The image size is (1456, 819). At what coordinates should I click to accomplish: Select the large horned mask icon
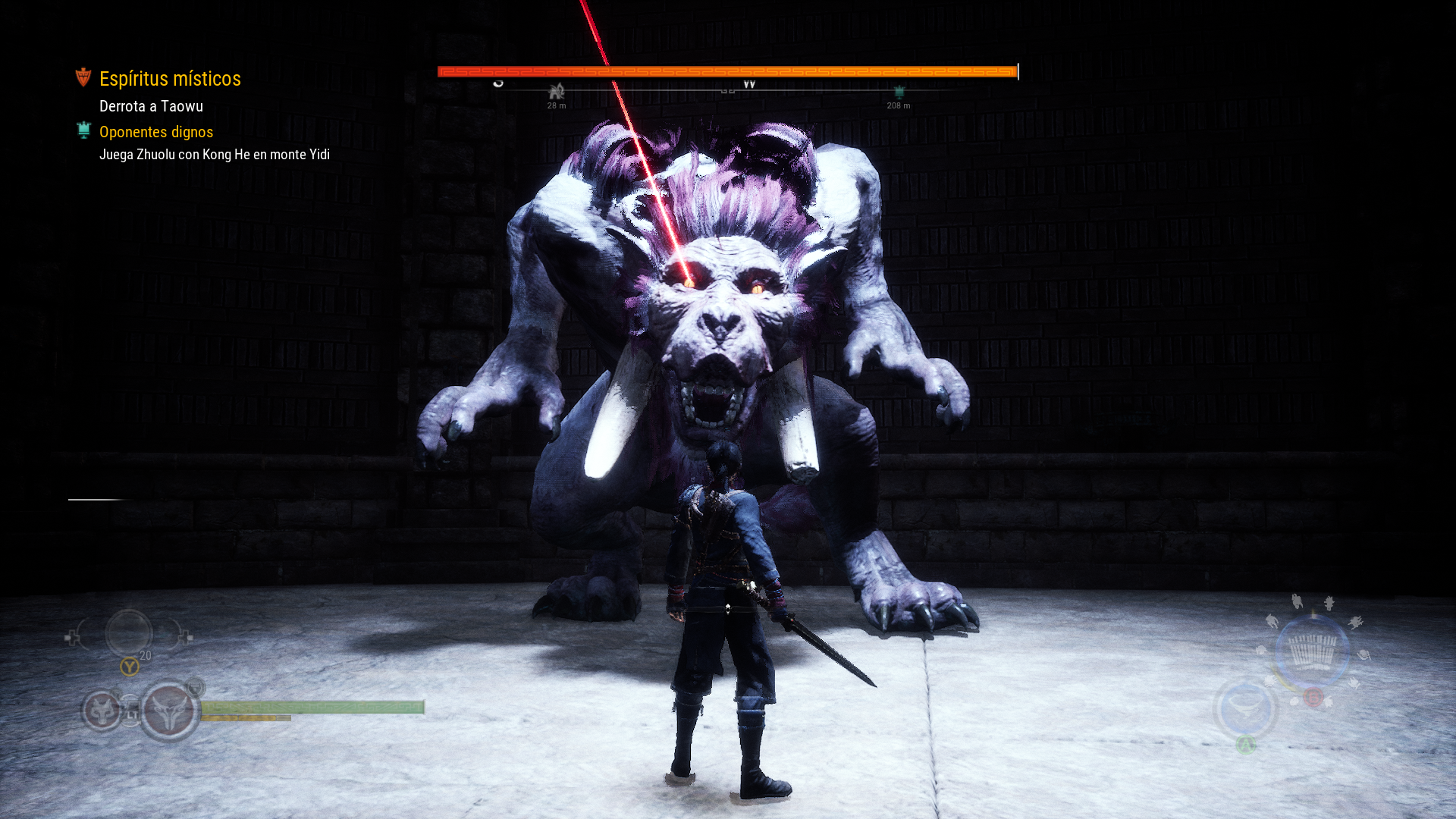(x=169, y=711)
